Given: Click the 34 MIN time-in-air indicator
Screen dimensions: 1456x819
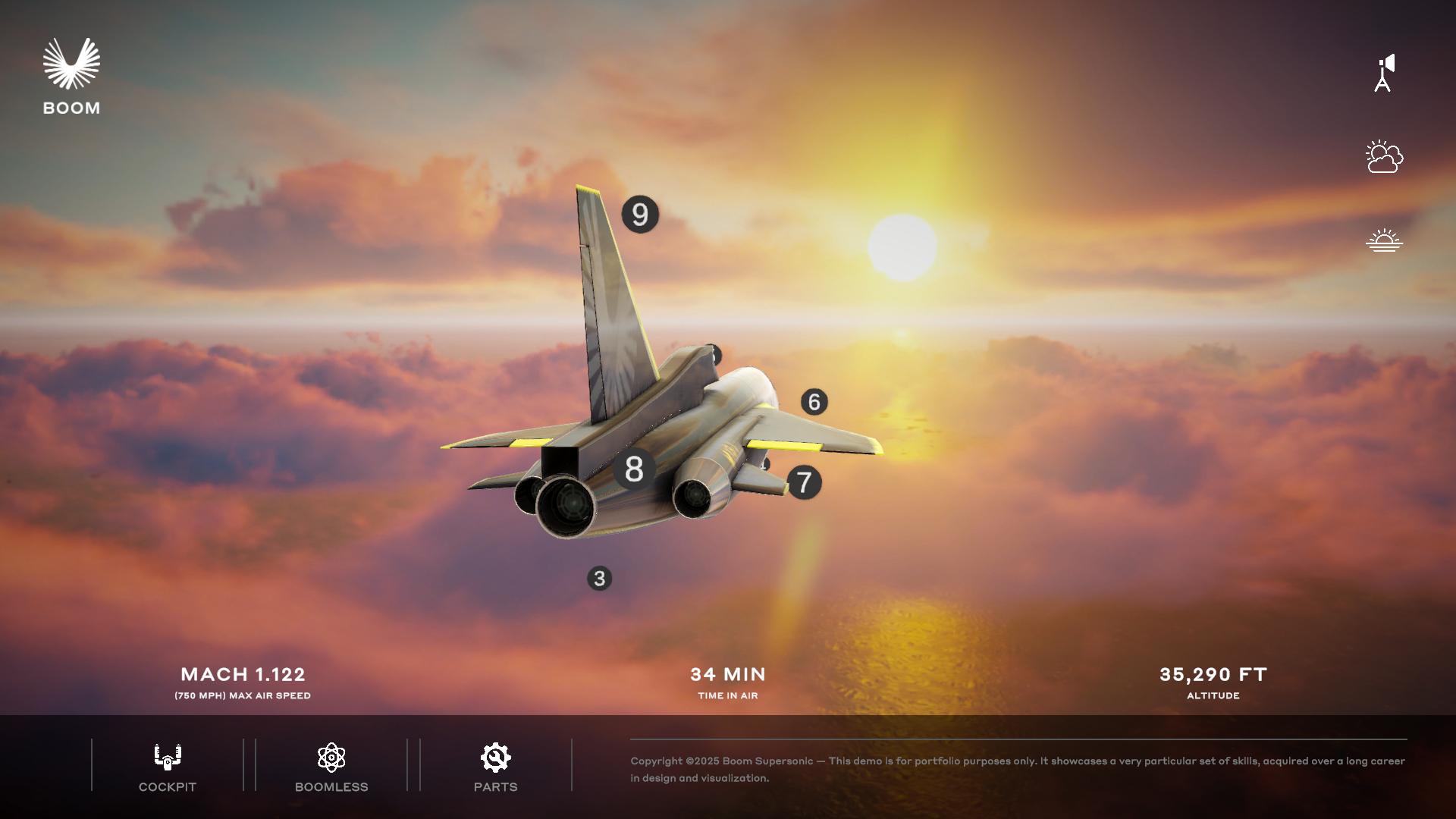Looking at the screenshot, I should pyautogui.click(x=727, y=674).
